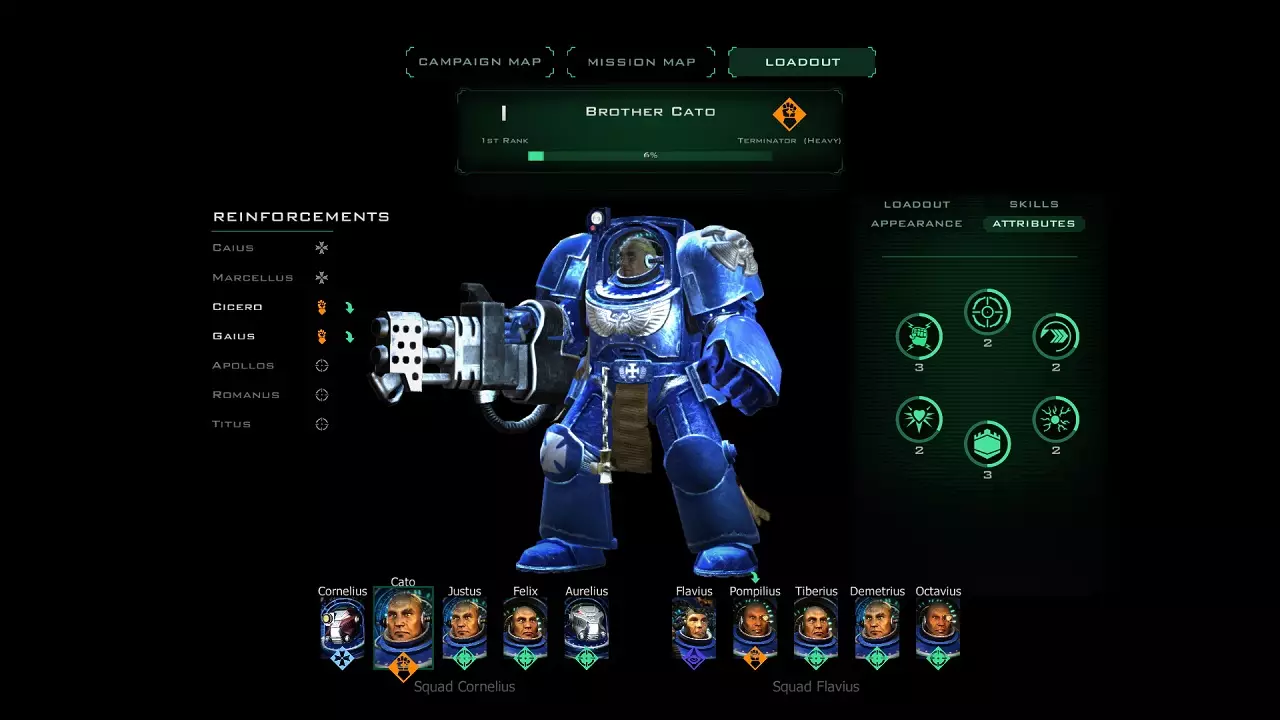Click the crosshair icon next to Apollos
This screenshot has height=720, width=1280.
(322, 365)
